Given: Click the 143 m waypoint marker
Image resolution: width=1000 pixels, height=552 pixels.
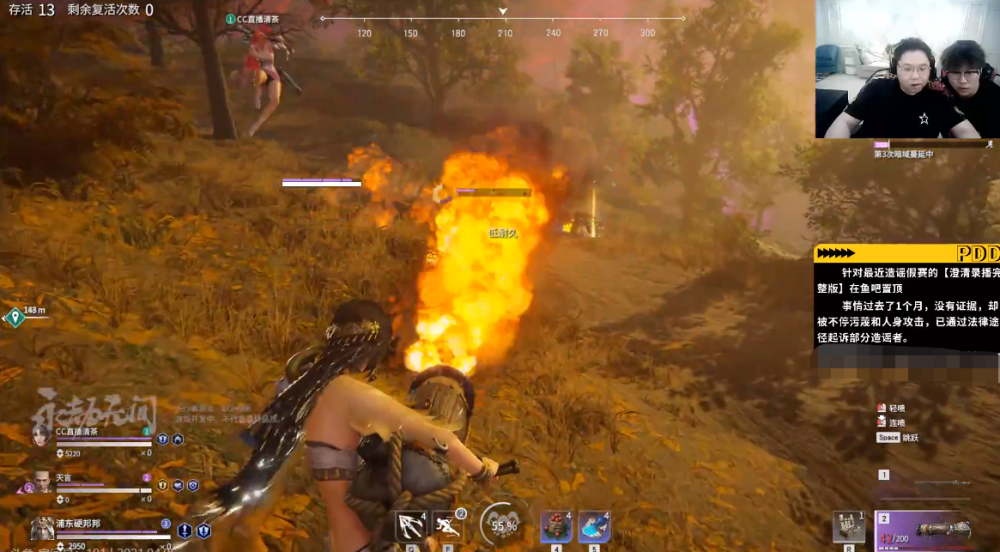Looking at the screenshot, I should 14,318.
